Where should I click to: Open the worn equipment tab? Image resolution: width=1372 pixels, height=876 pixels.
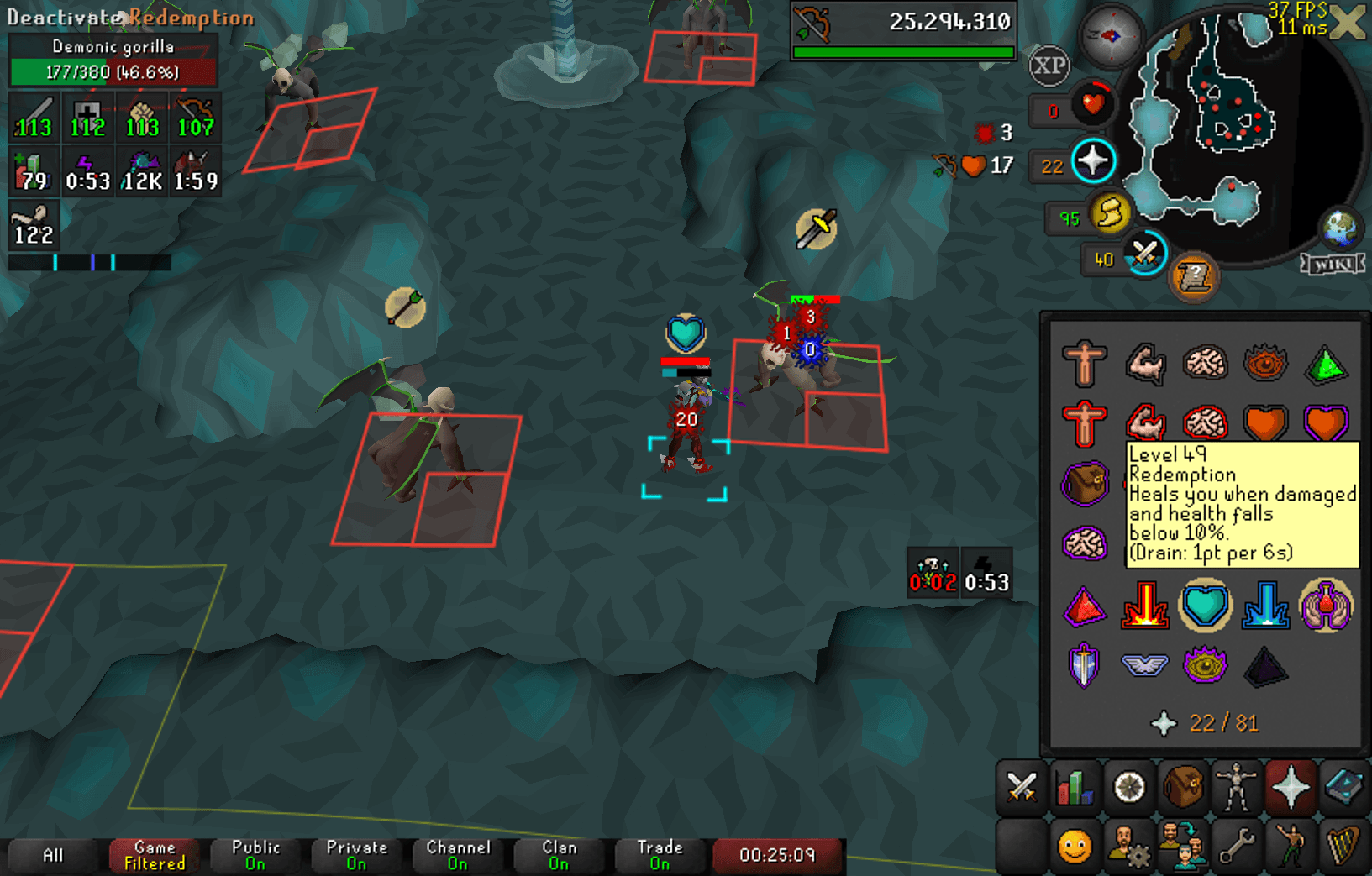click(x=1236, y=788)
